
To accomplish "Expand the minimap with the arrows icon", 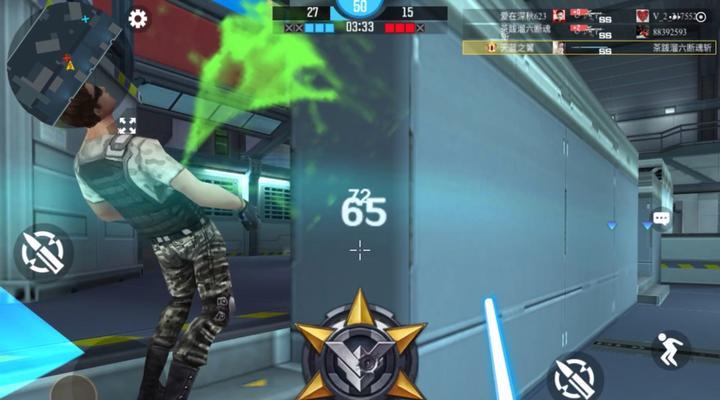I will 127,126.
